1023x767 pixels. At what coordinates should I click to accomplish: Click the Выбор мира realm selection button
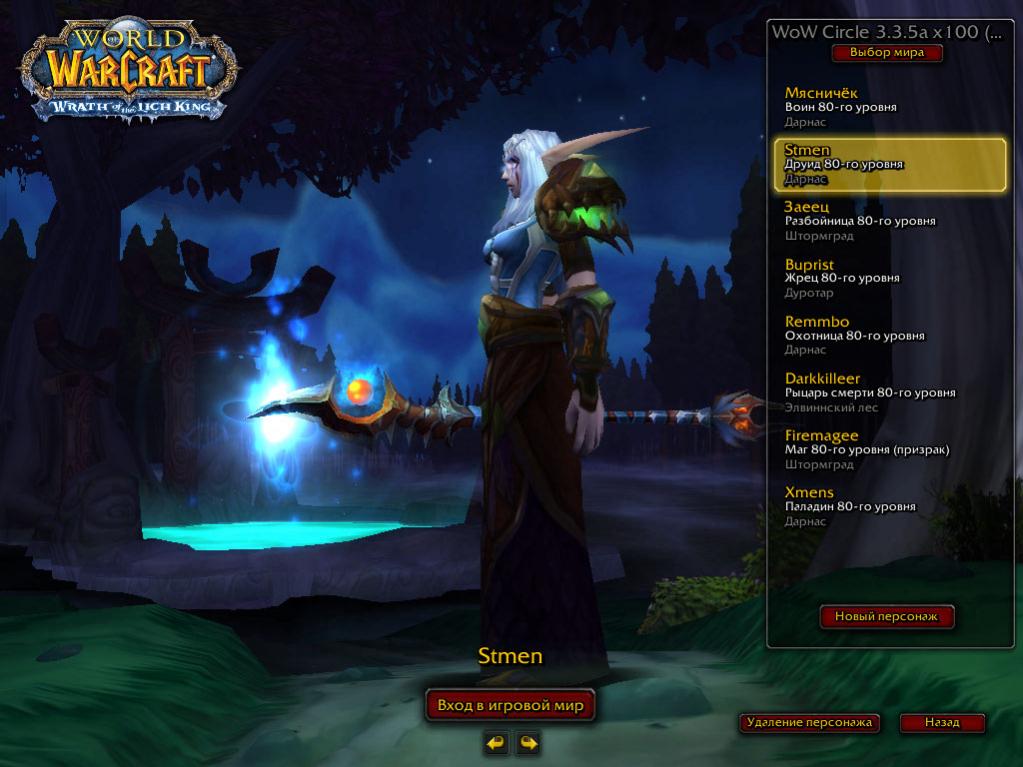[886, 53]
